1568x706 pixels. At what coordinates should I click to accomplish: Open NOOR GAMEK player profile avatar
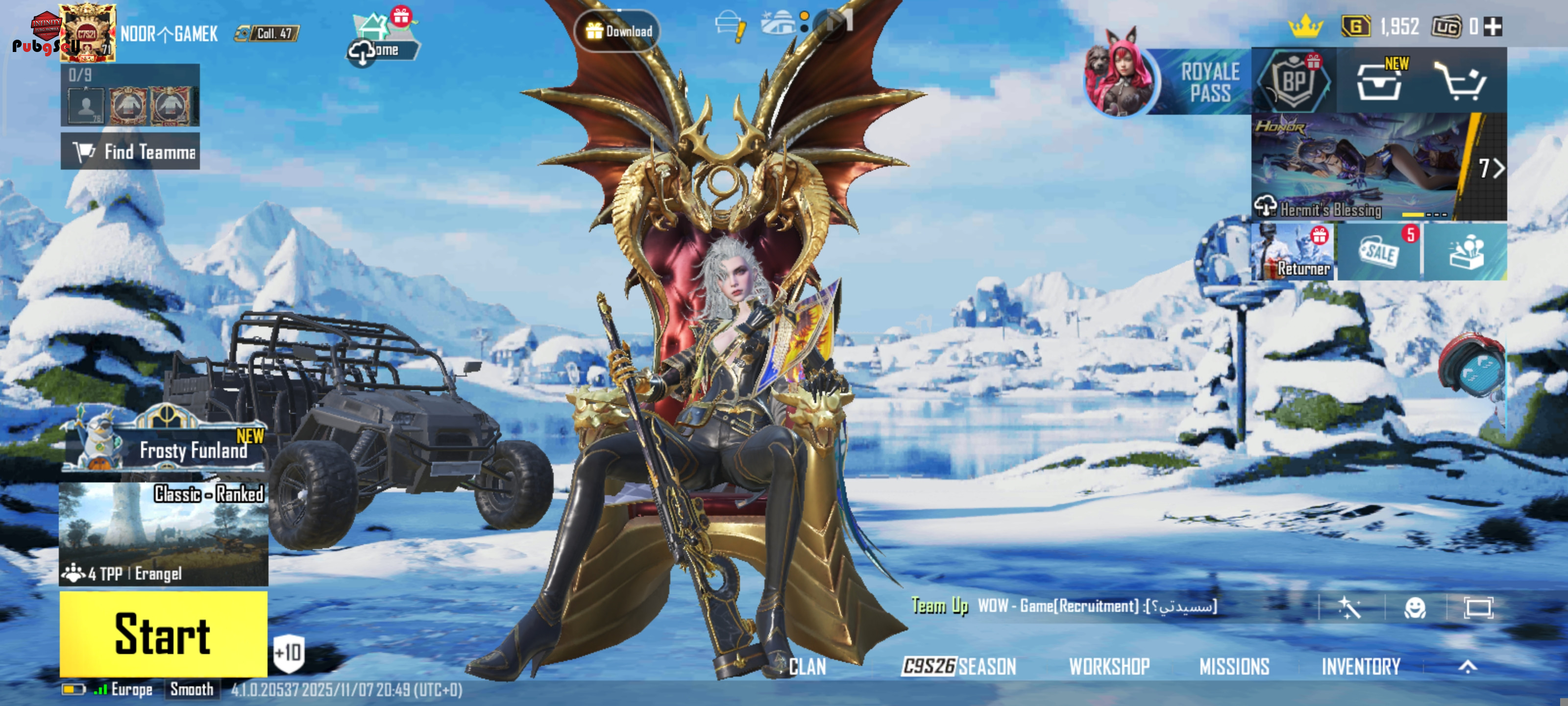(x=88, y=33)
